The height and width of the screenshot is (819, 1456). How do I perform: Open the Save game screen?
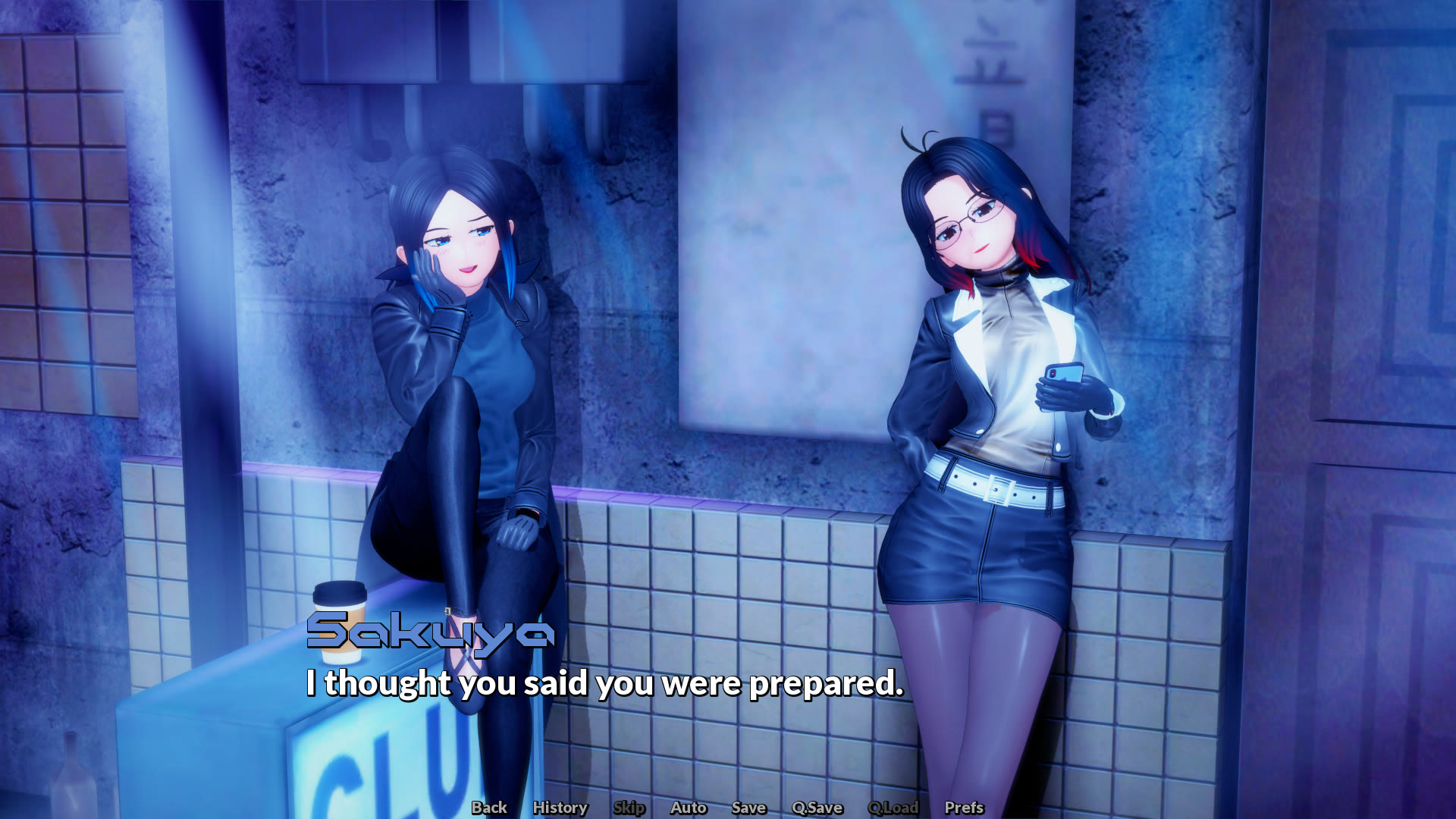click(x=748, y=808)
